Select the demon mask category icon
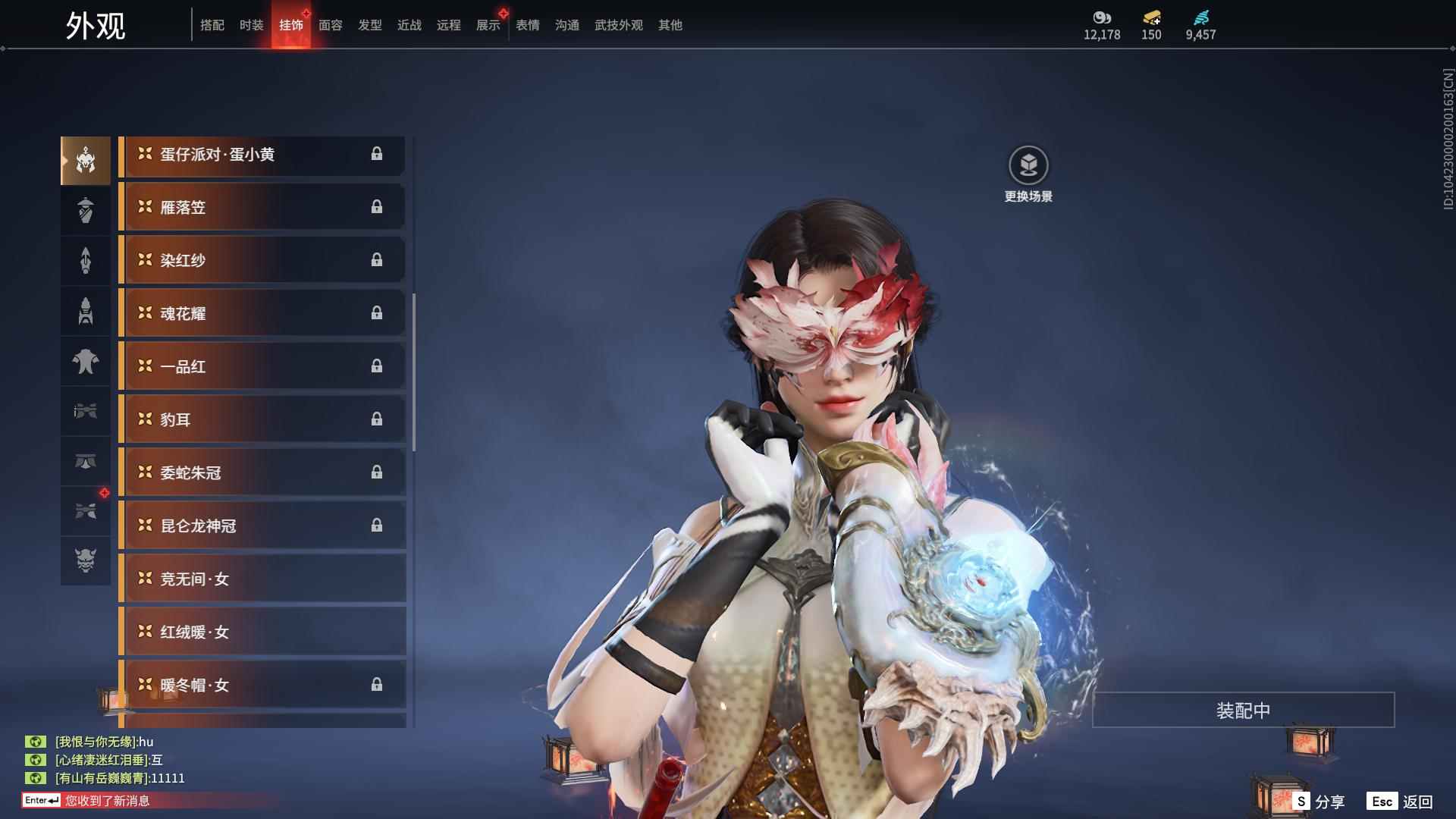1456x819 pixels. pyautogui.click(x=86, y=560)
